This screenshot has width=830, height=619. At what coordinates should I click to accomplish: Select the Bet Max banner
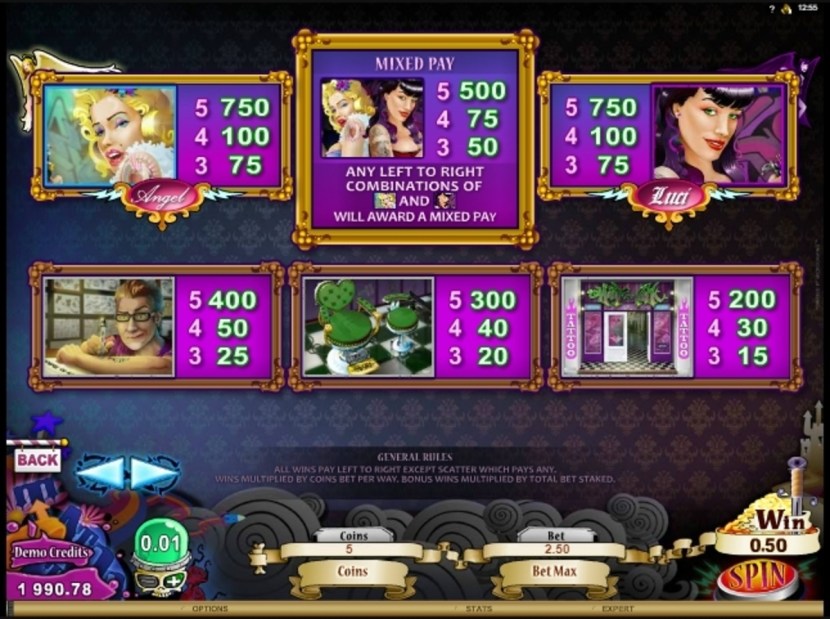pos(552,572)
